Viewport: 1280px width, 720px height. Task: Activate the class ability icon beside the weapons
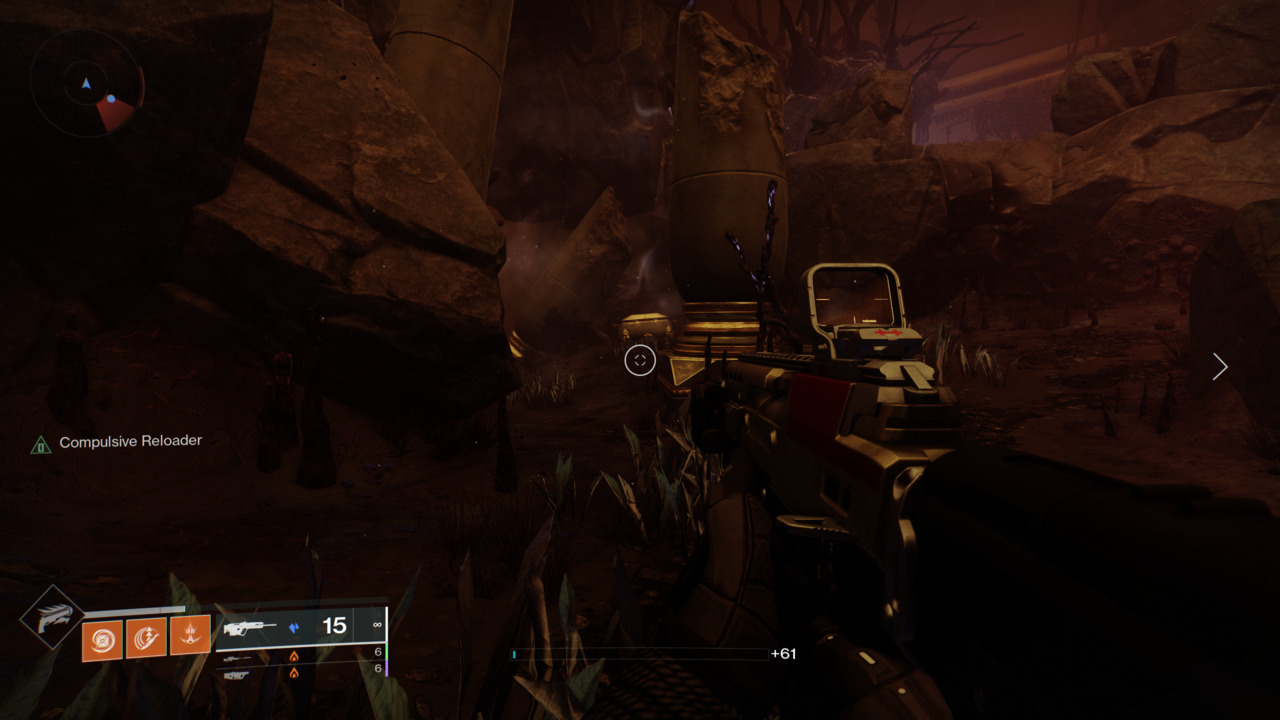[190, 635]
